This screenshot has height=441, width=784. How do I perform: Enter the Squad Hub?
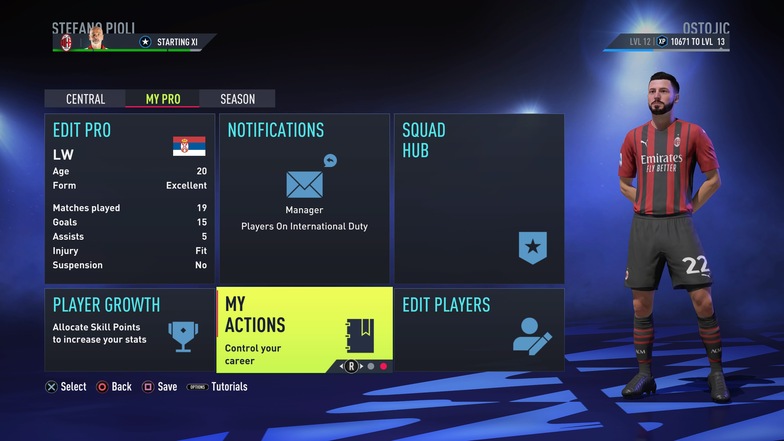click(478, 198)
